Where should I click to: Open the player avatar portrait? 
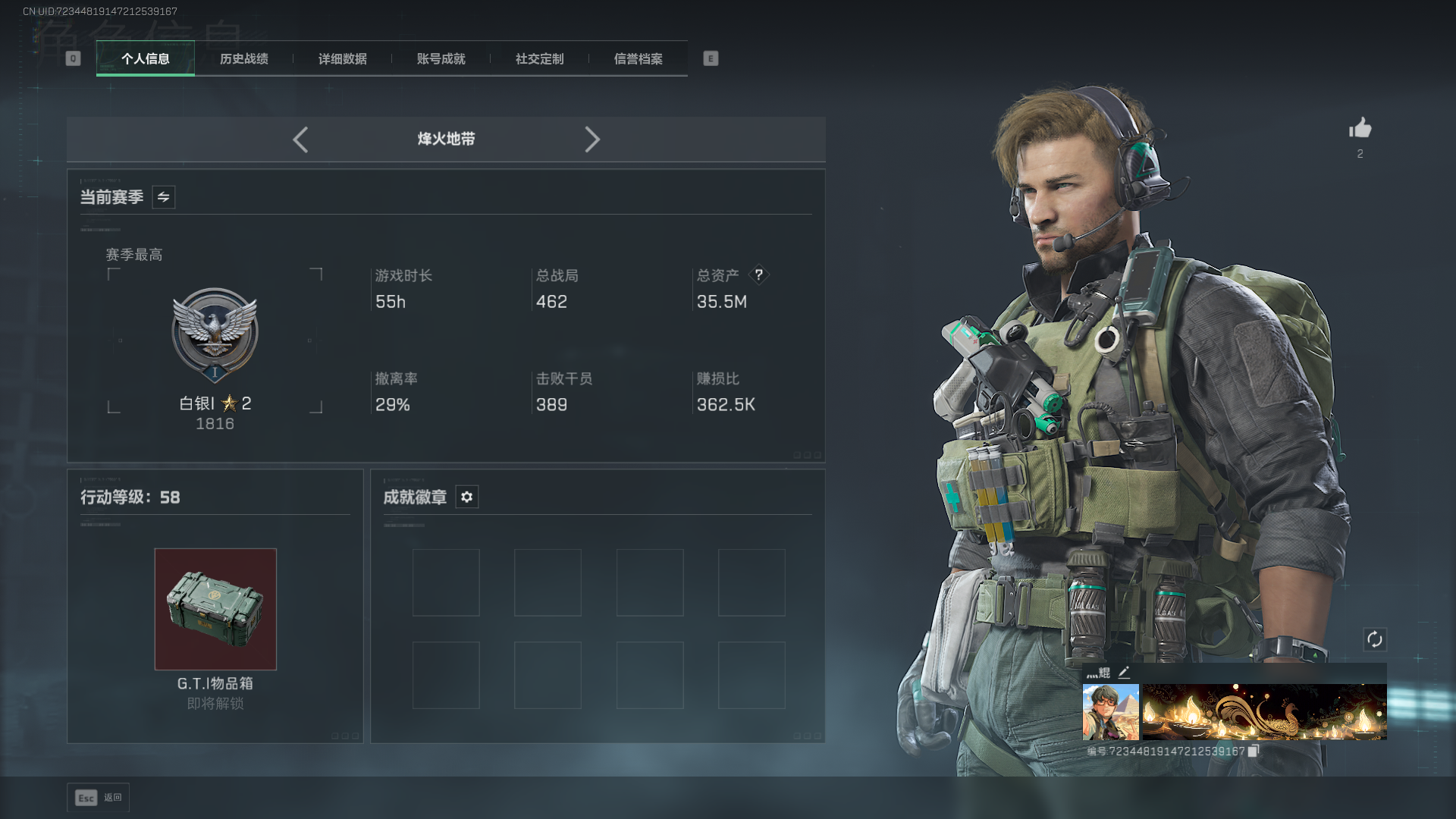pos(1110,712)
